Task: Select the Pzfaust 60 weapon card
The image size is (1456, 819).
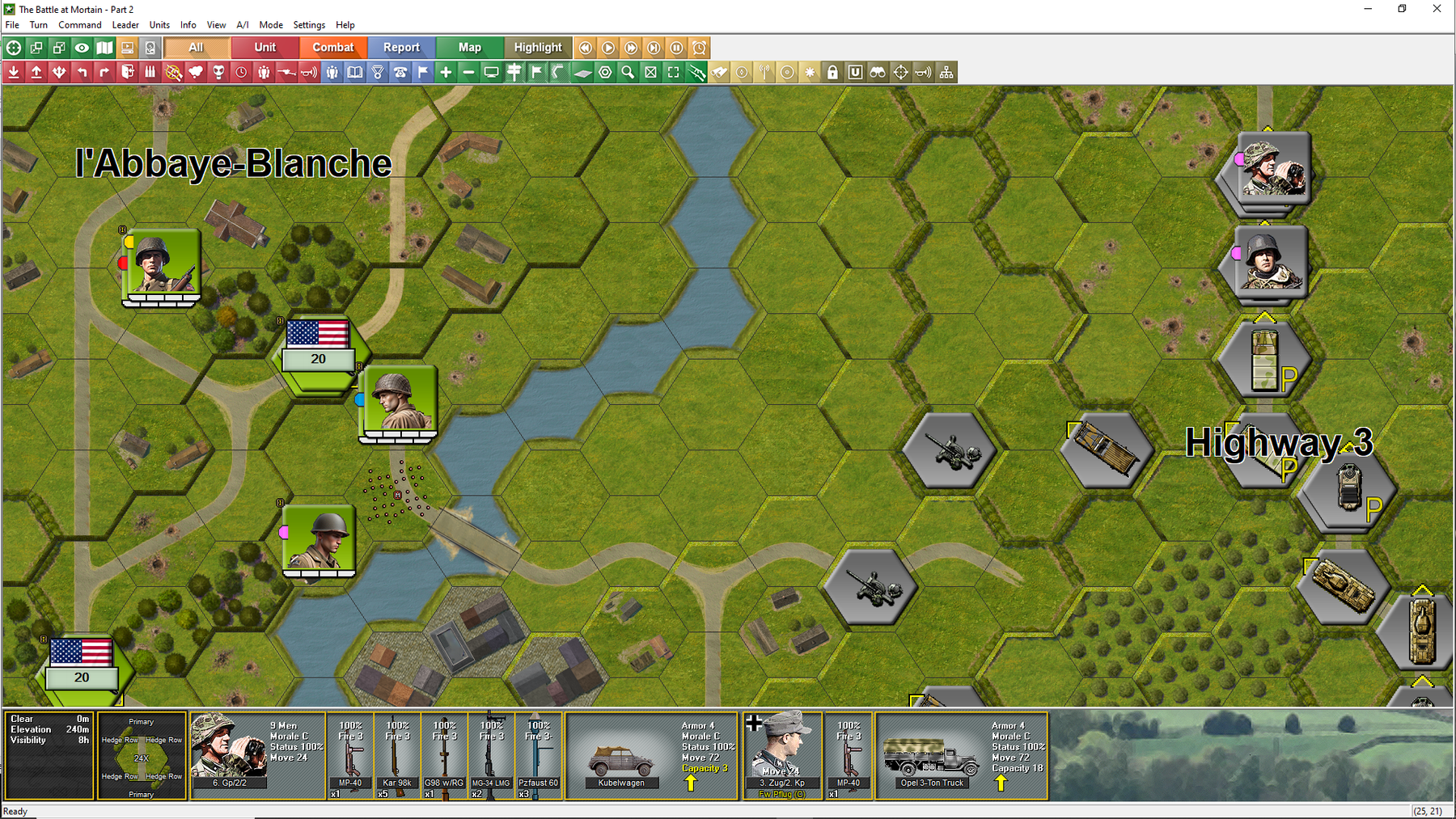Action: point(539,756)
